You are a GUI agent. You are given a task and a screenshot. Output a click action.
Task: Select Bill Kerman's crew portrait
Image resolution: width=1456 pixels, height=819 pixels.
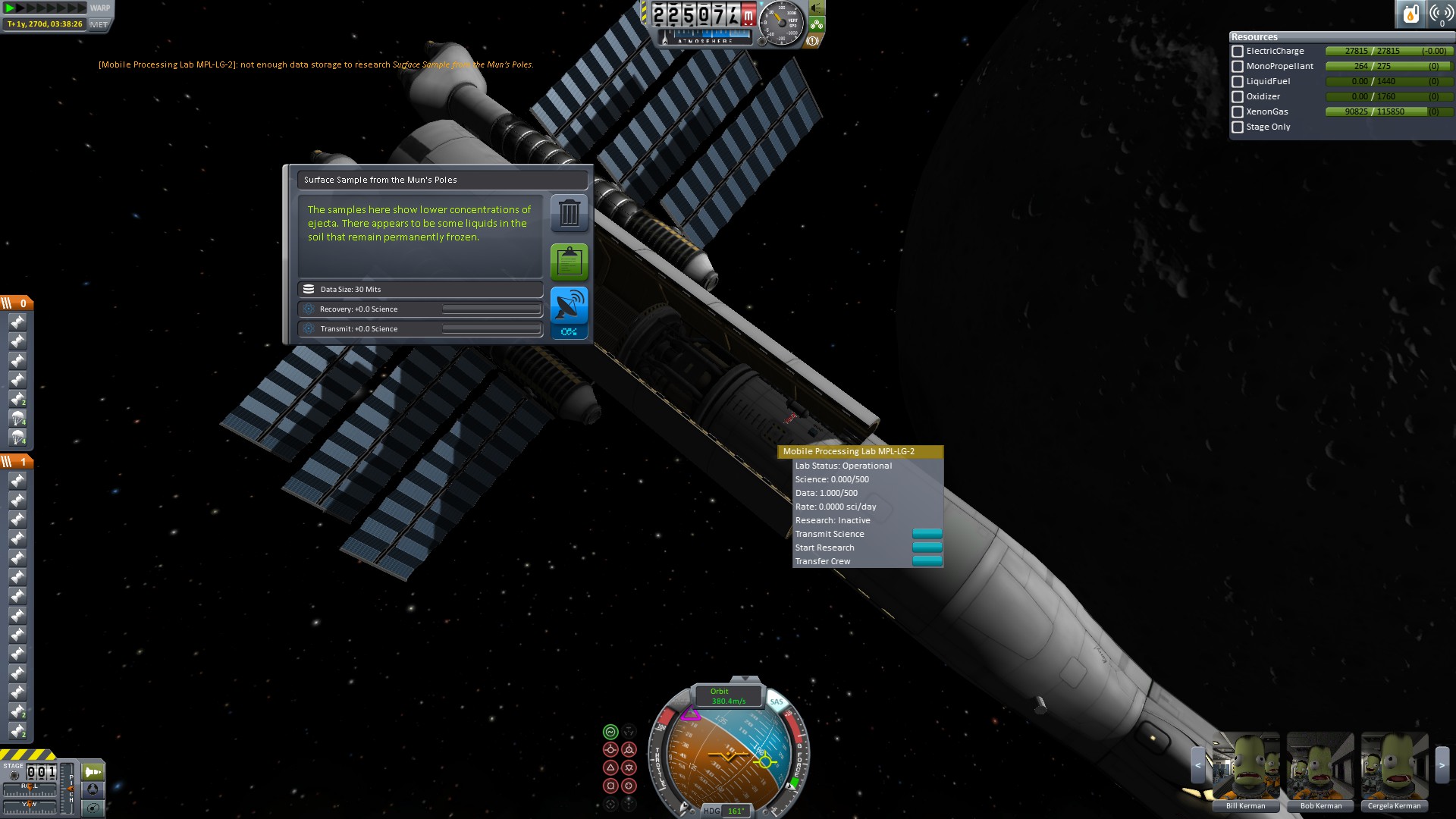coord(1246,767)
